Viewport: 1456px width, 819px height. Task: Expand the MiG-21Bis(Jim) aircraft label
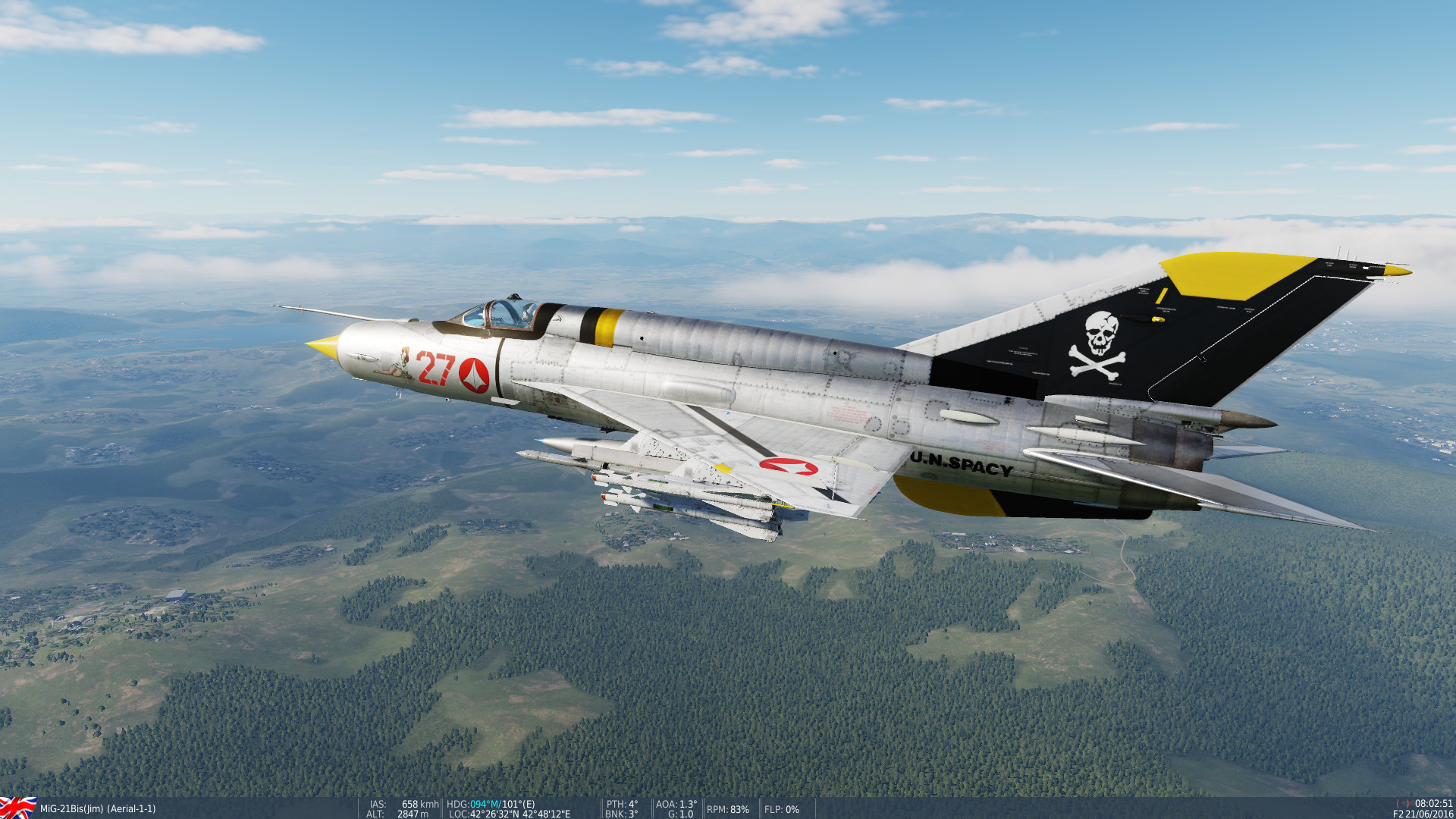pyautogui.click(x=72, y=808)
